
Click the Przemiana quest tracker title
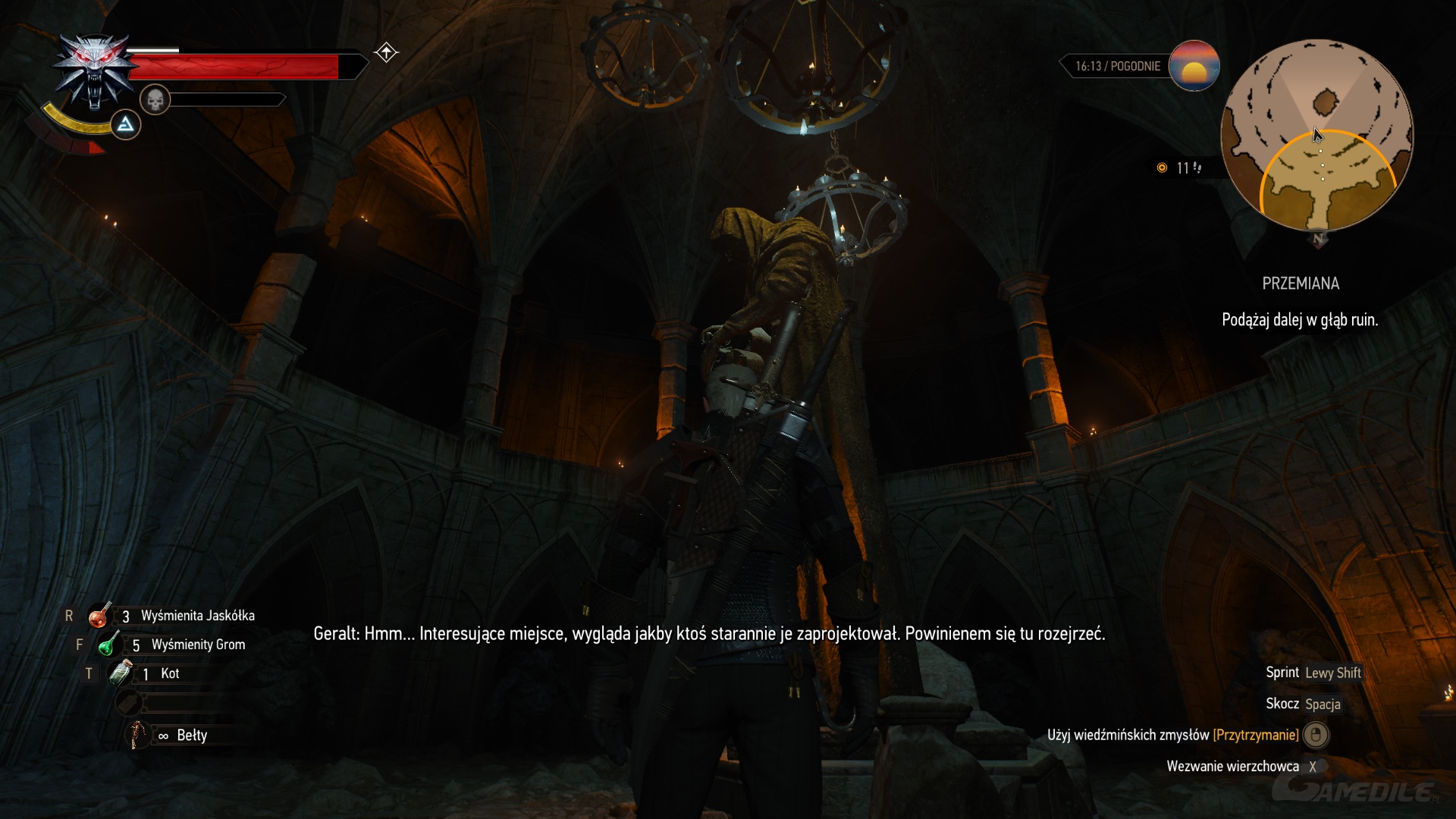1300,284
